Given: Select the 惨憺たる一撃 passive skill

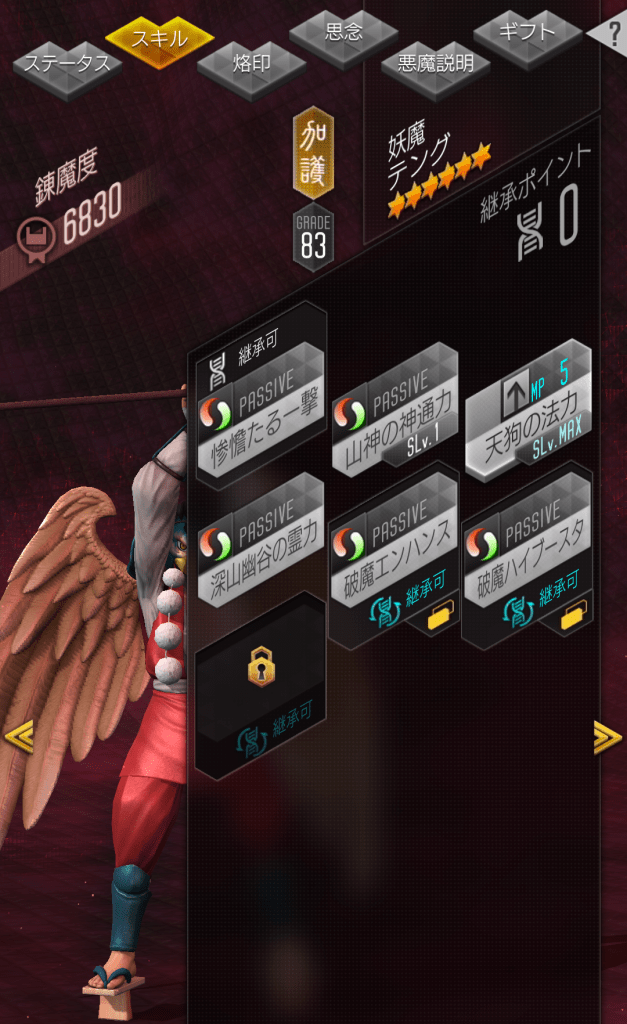Looking at the screenshot, I should (261, 410).
